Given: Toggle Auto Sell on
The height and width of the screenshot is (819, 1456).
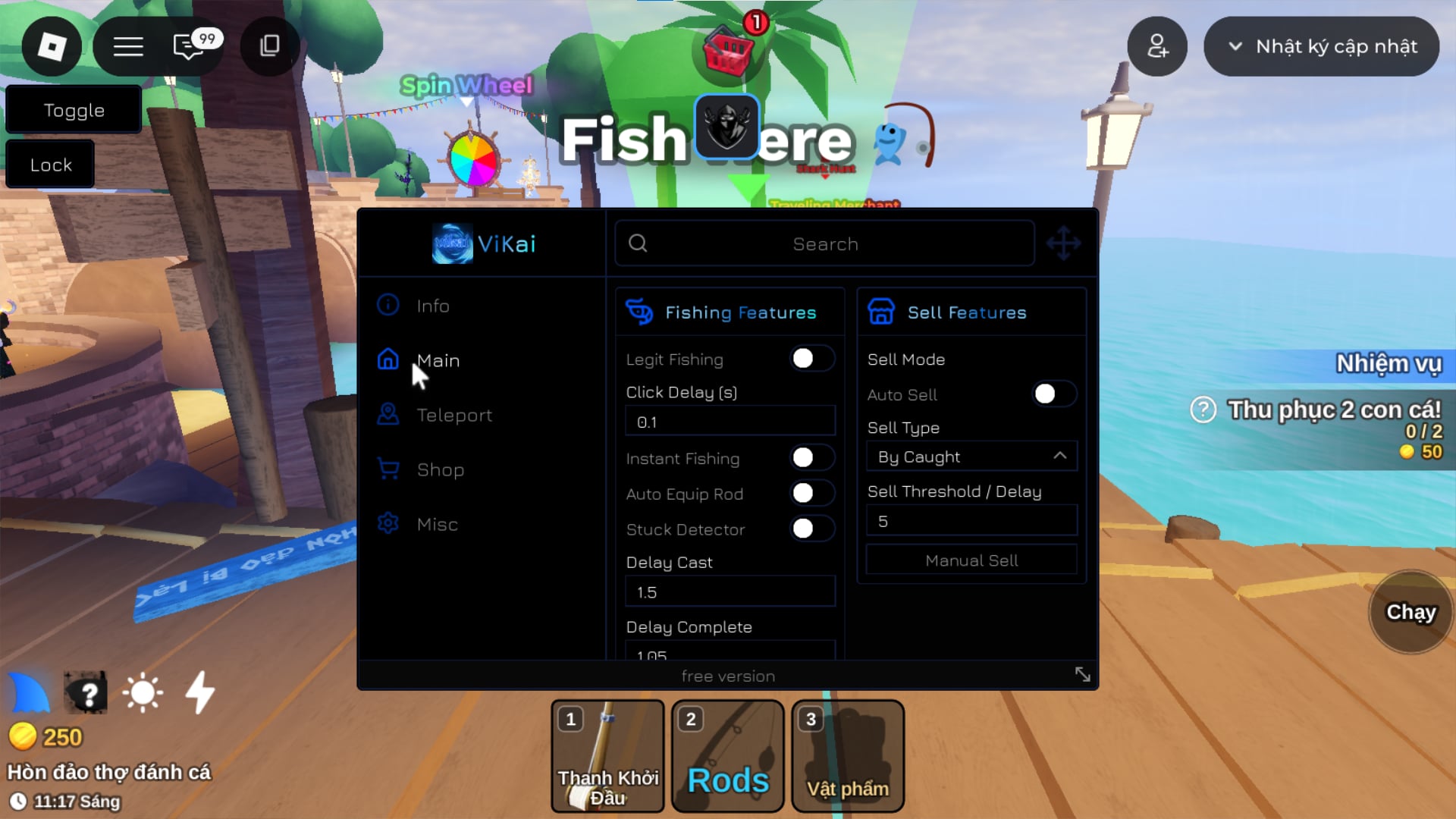Looking at the screenshot, I should pyautogui.click(x=1053, y=394).
